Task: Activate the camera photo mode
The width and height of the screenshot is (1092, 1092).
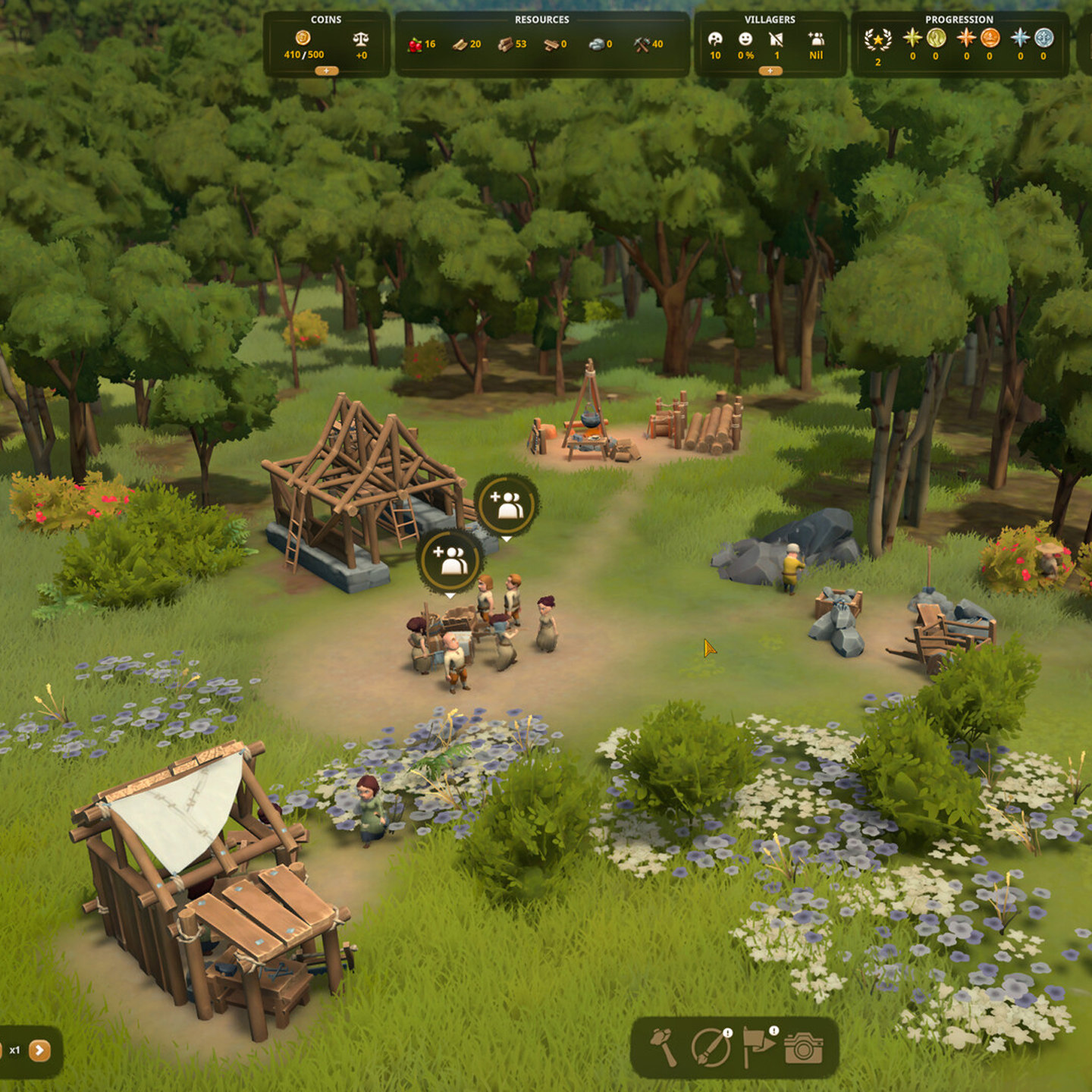Action: (x=804, y=1047)
